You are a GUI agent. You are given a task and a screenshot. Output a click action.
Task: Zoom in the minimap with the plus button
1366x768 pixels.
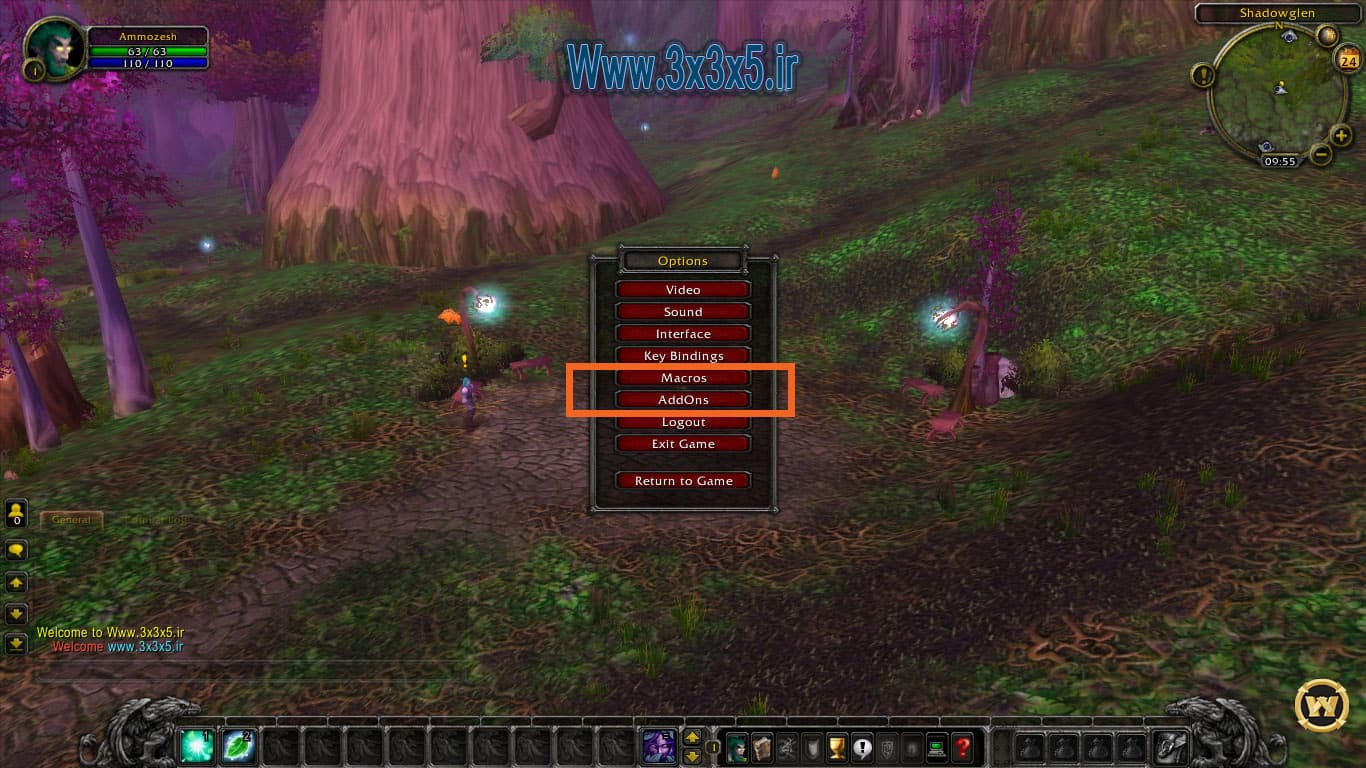1340,135
